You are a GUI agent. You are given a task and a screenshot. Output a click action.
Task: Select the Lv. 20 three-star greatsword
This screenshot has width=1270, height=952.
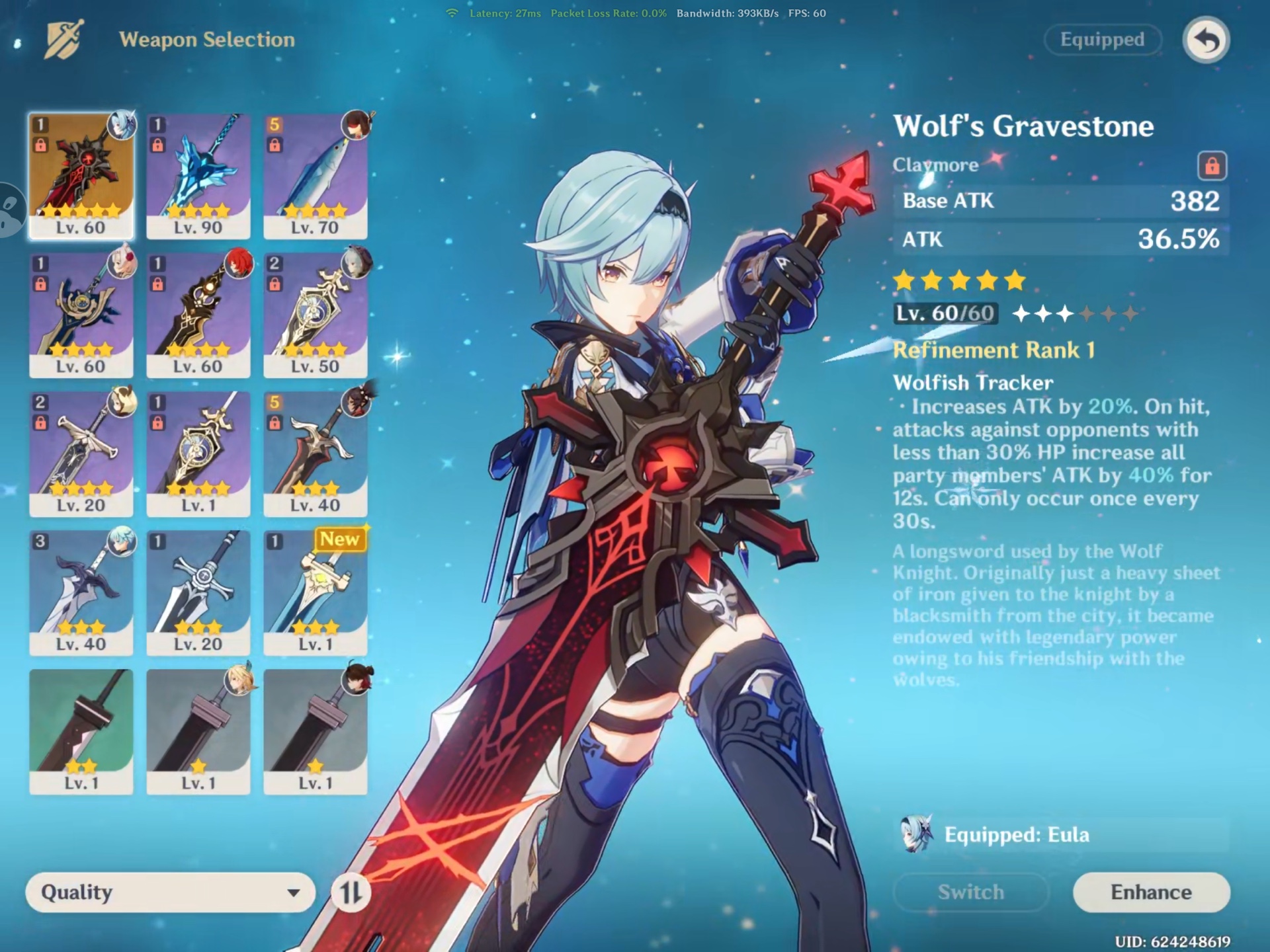(198, 592)
